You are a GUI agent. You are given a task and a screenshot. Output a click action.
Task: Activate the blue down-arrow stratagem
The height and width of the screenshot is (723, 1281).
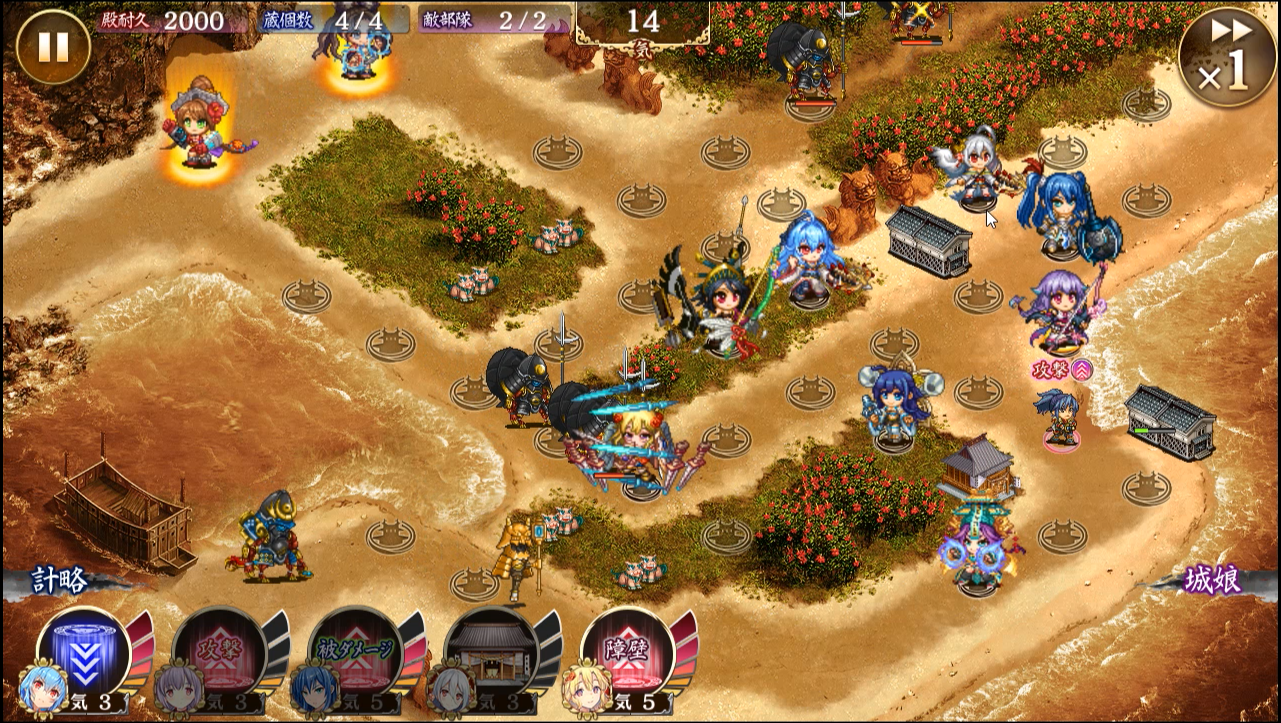coord(85,652)
